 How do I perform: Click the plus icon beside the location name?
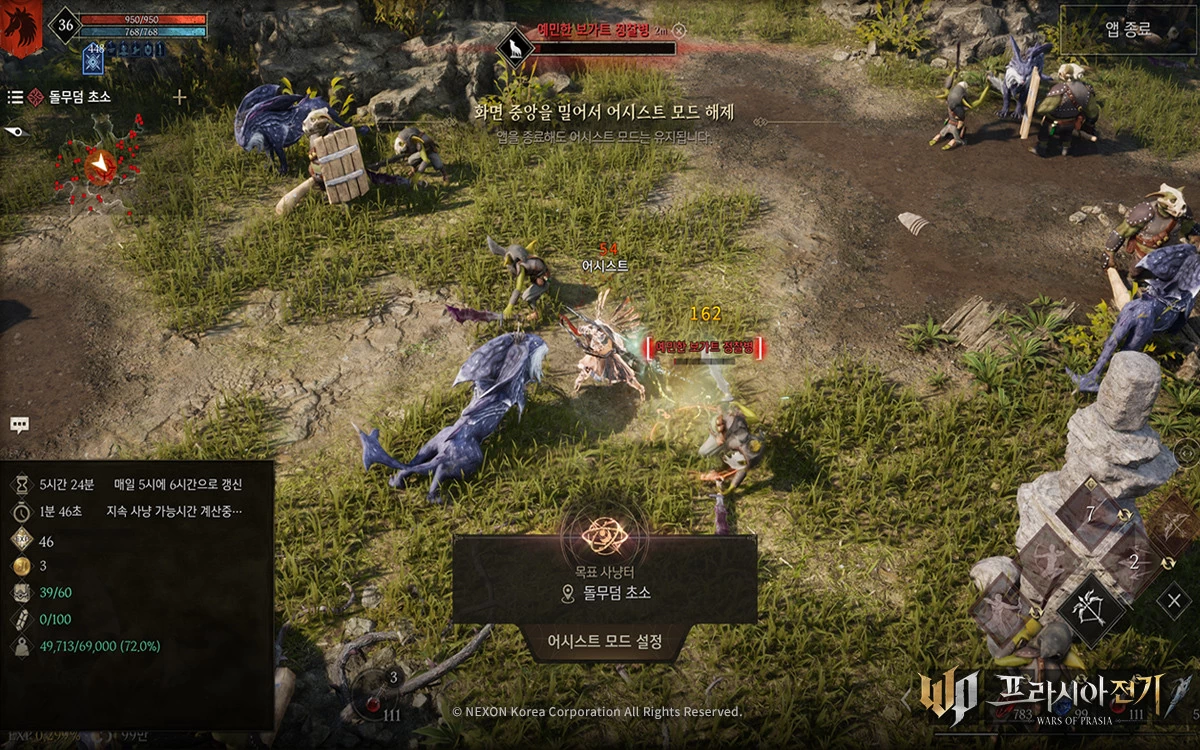(180, 97)
